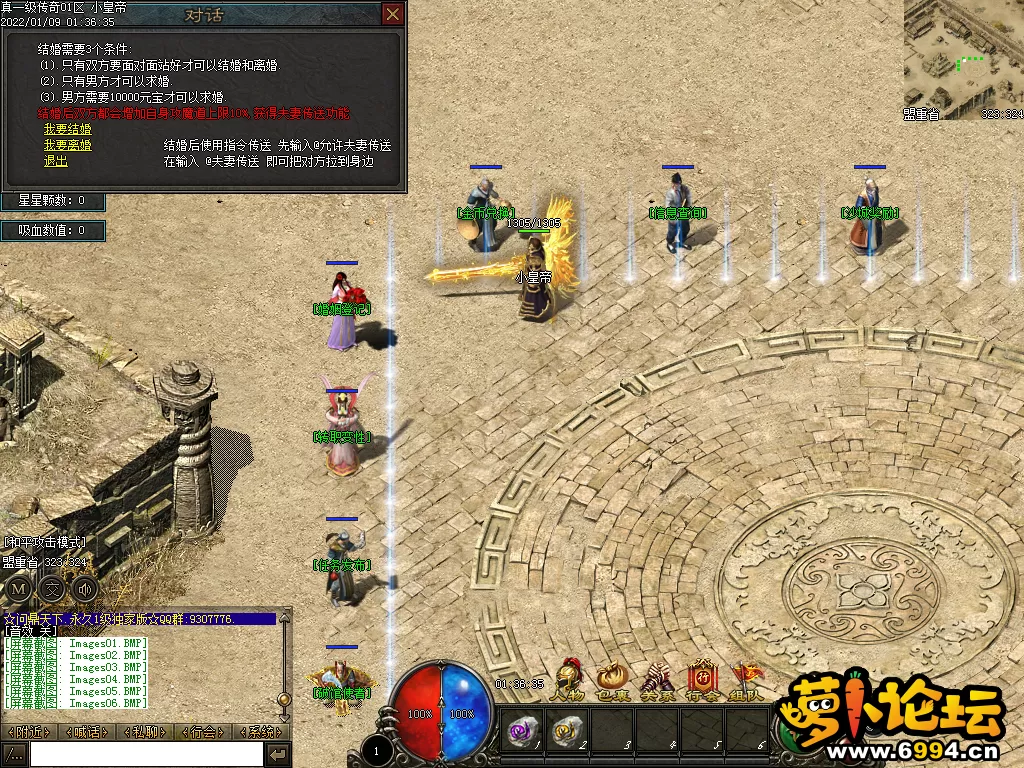Switch to the 喊话 chat channel
The height and width of the screenshot is (768, 1024).
tap(88, 732)
